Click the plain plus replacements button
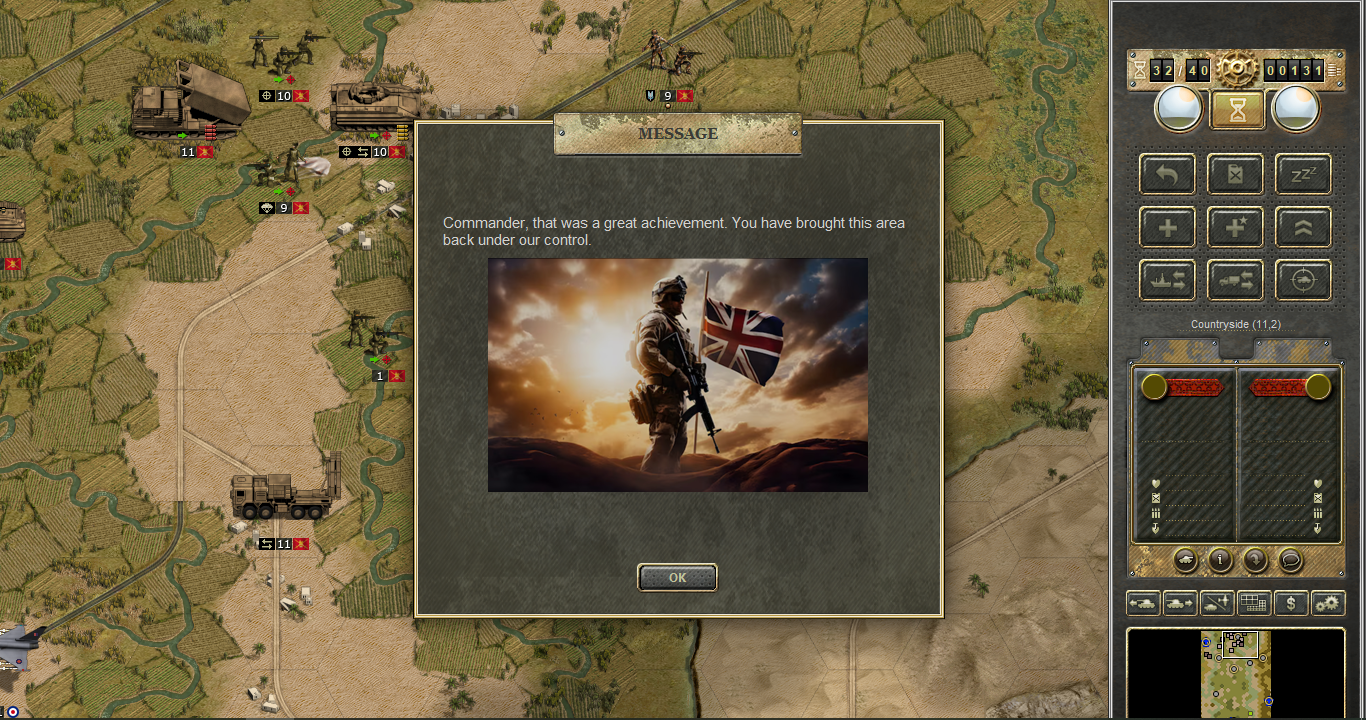 pos(1167,228)
